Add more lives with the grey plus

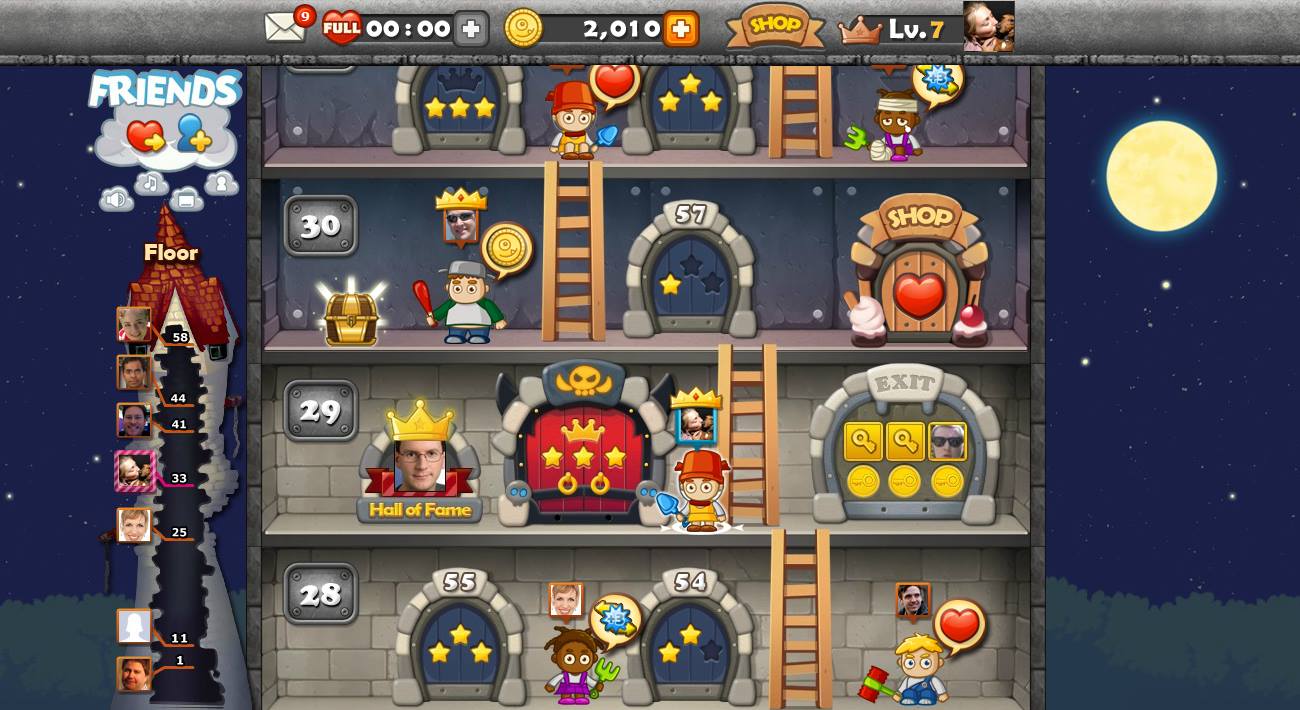click(x=471, y=29)
